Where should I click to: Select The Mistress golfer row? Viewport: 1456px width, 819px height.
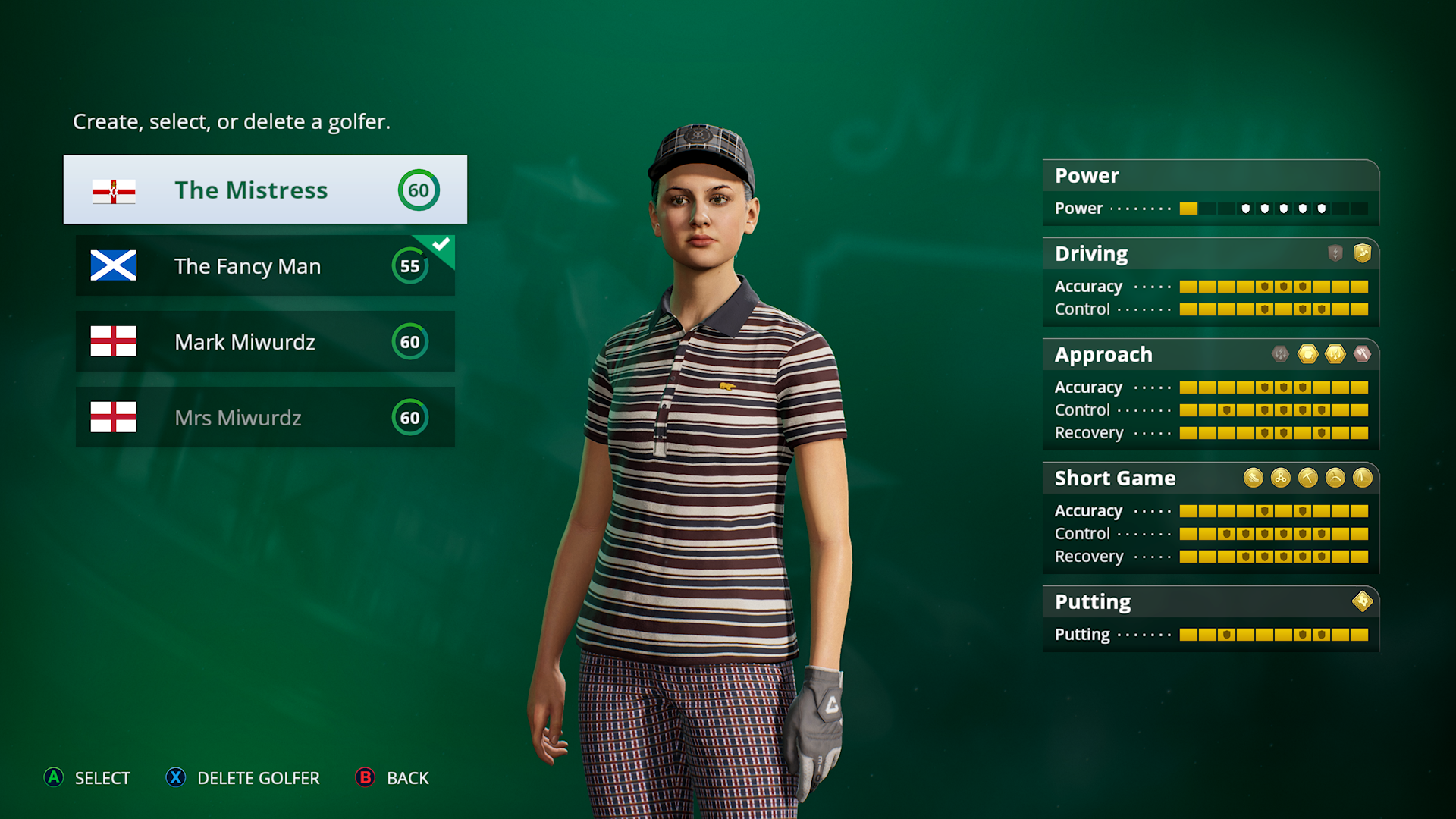[265, 190]
